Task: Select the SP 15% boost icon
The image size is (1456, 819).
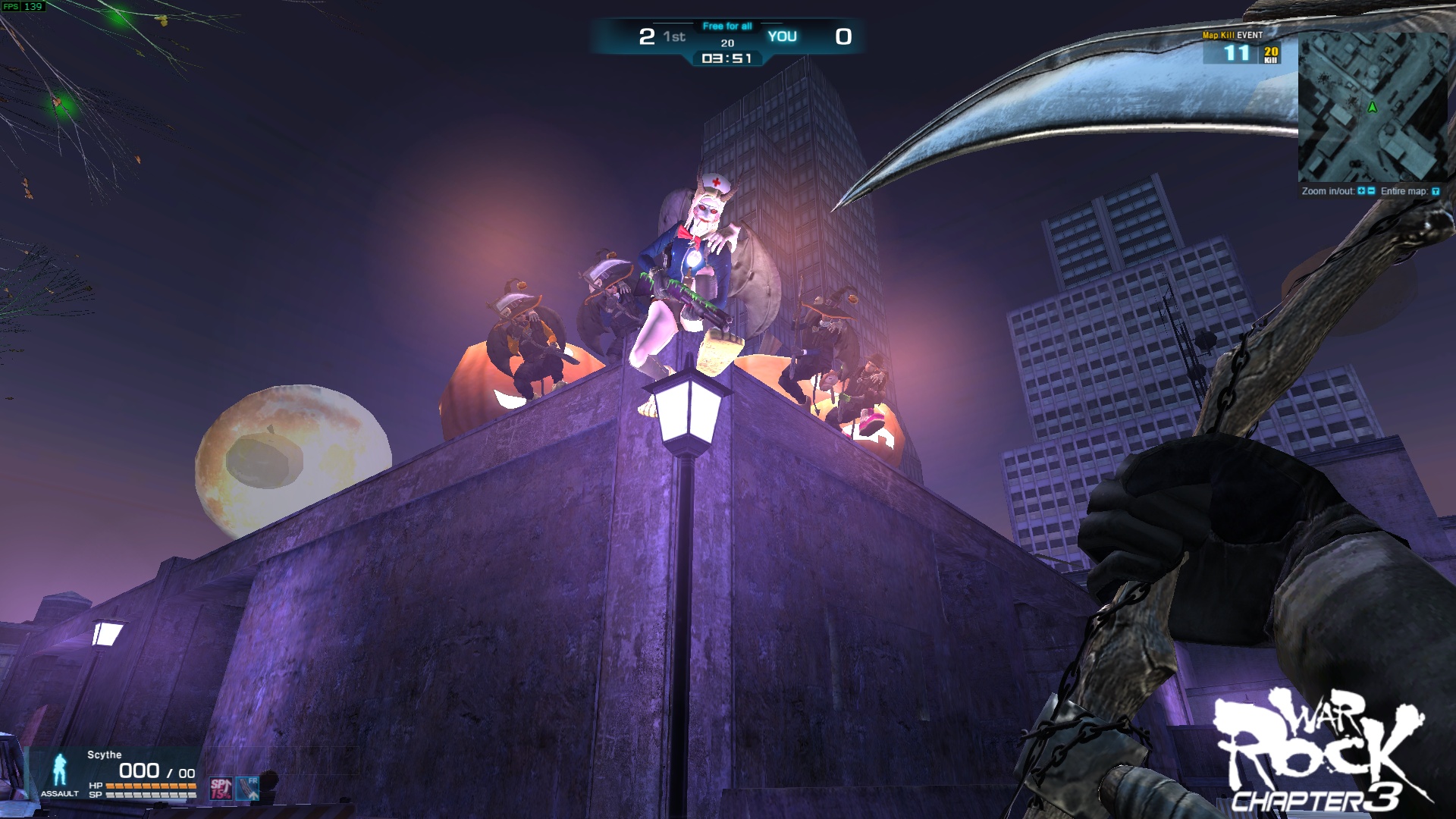Action: click(x=221, y=789)
